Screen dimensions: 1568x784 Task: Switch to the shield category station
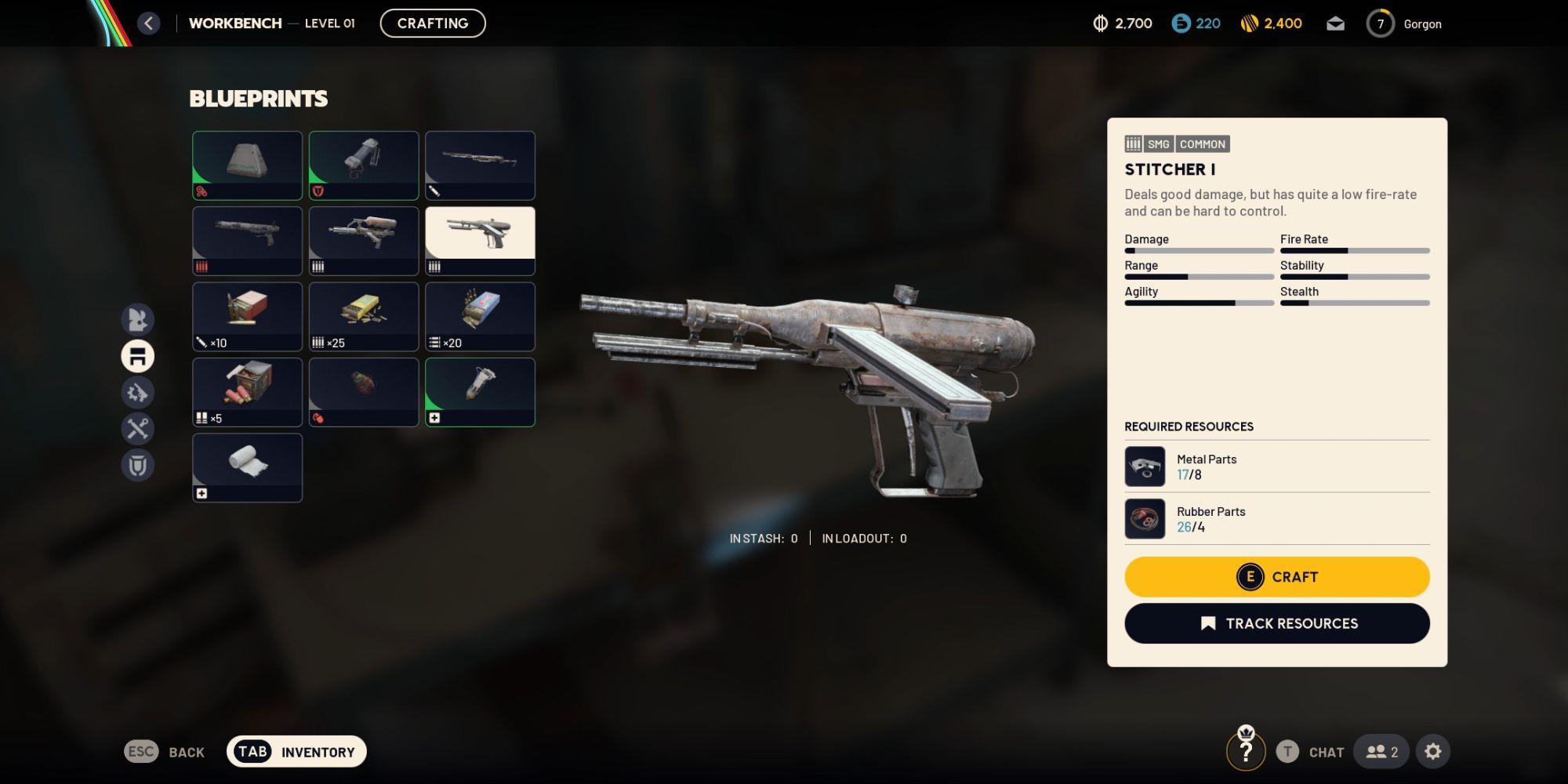[138, 466]
